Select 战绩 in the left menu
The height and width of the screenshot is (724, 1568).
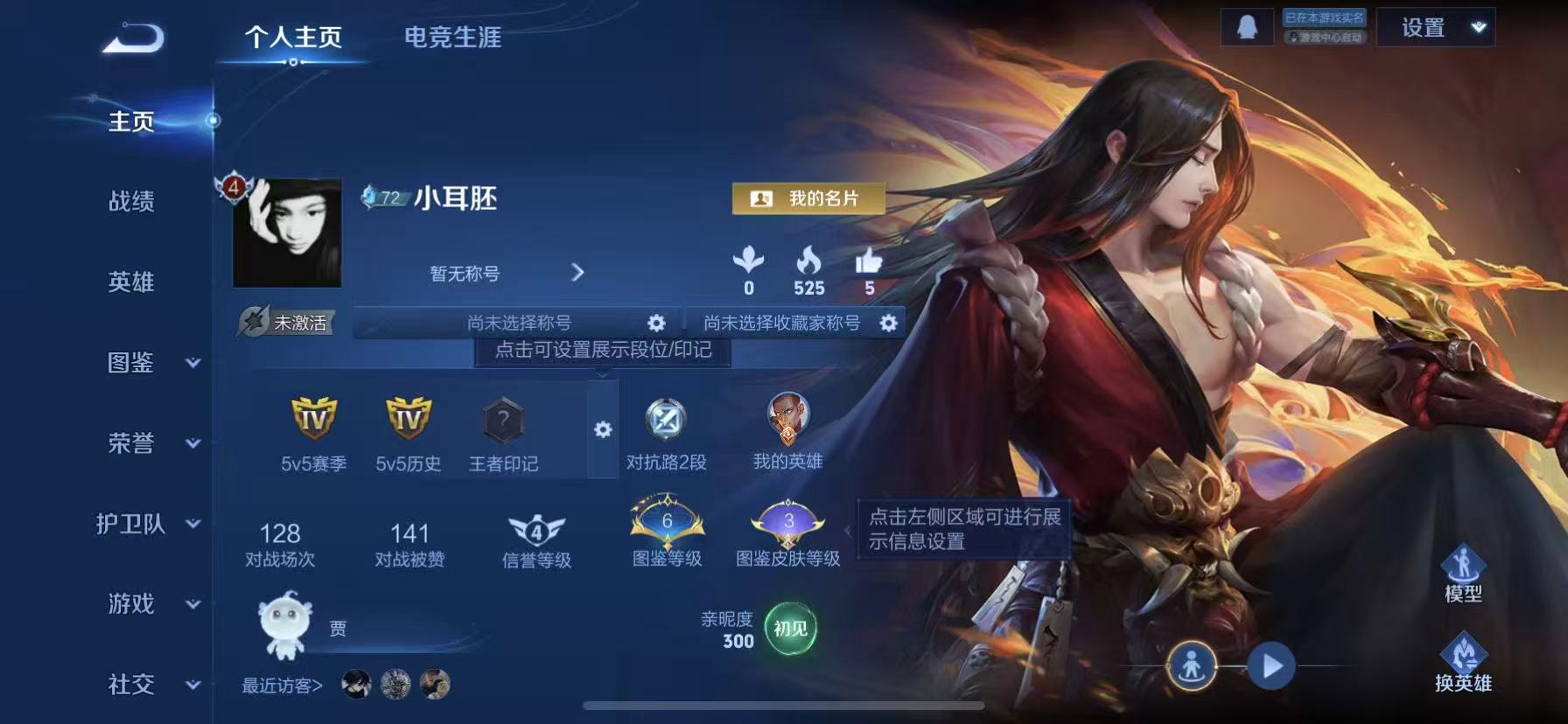pos(131,203)
